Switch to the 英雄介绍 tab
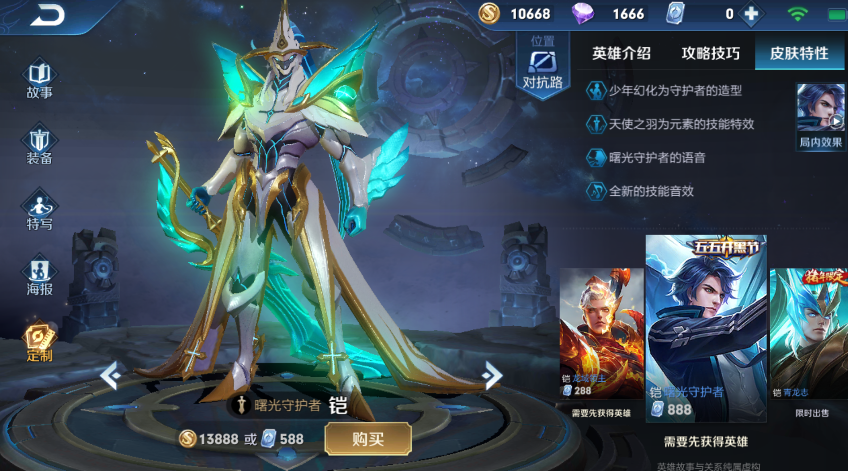The image size is (848, 471). coord(621,54)
